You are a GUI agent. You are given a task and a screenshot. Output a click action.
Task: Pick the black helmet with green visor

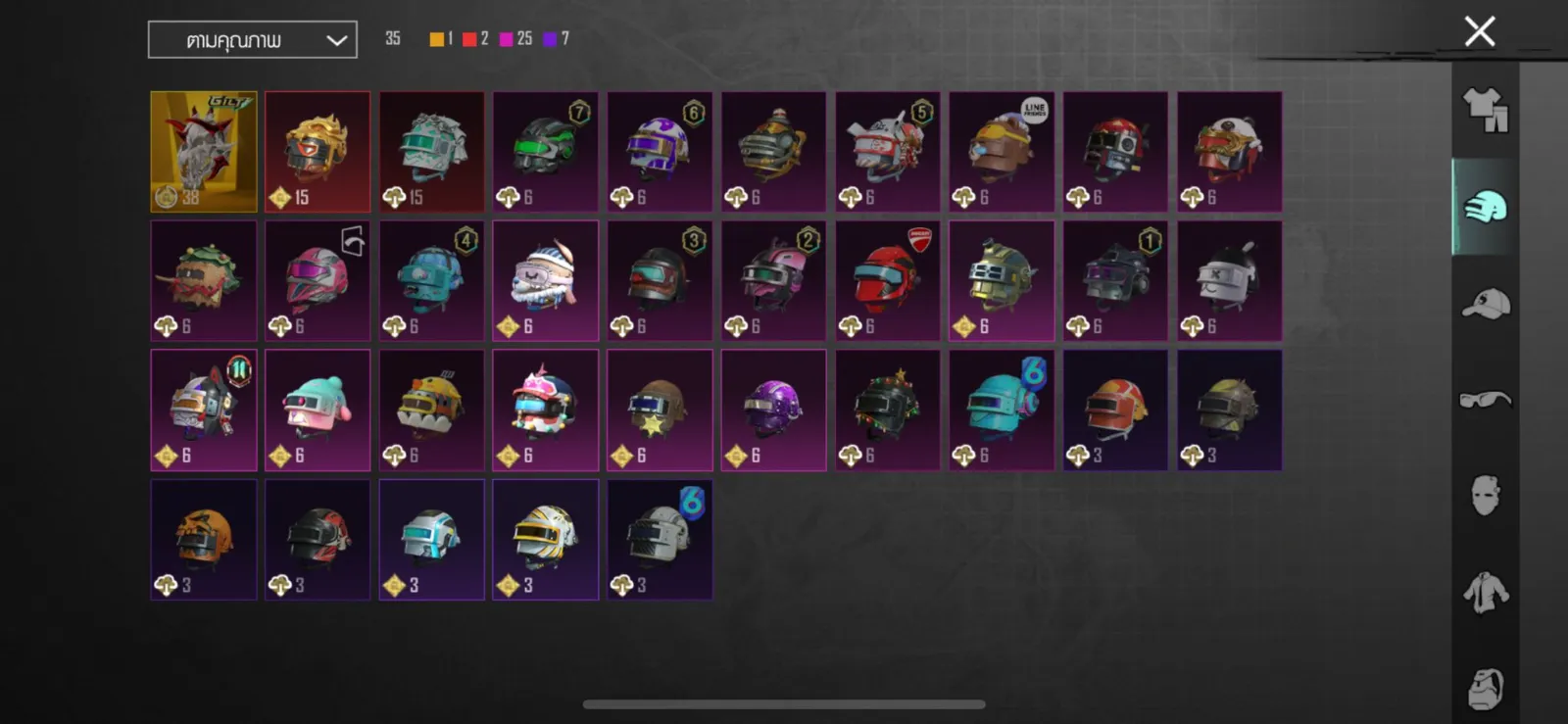pos(546,152)
